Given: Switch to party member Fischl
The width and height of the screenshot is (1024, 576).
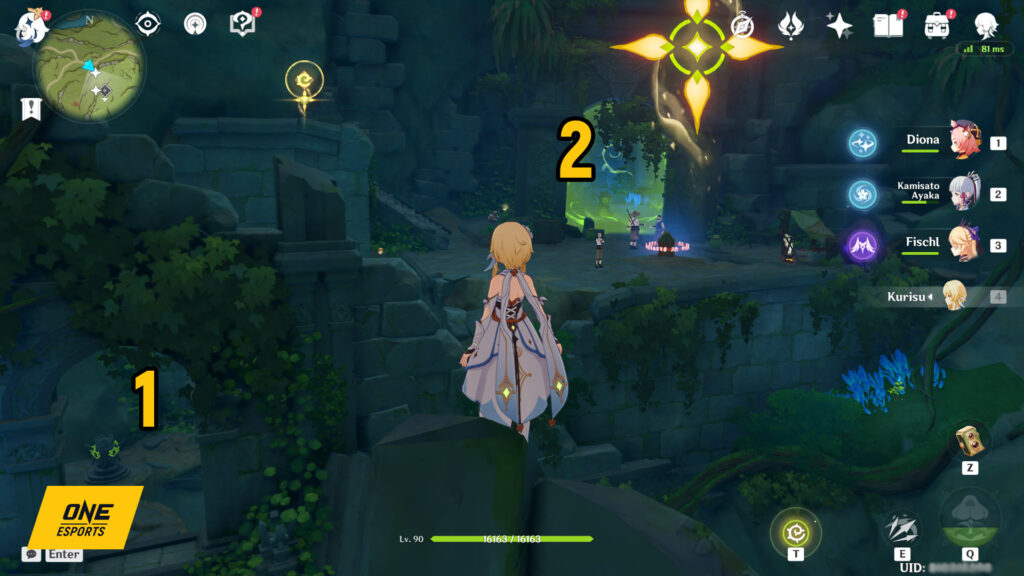Looking at the screenshot, I should 966,244.
